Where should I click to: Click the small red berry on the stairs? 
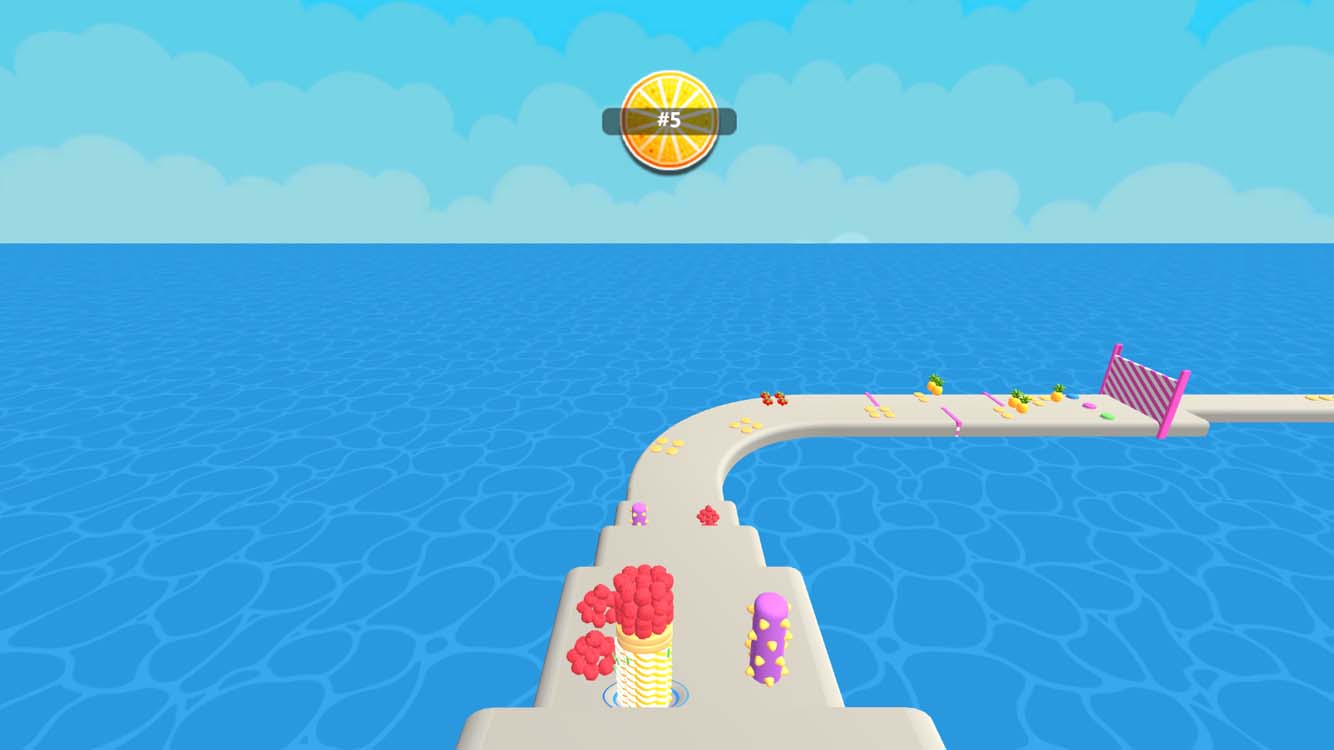coord(710,514)
